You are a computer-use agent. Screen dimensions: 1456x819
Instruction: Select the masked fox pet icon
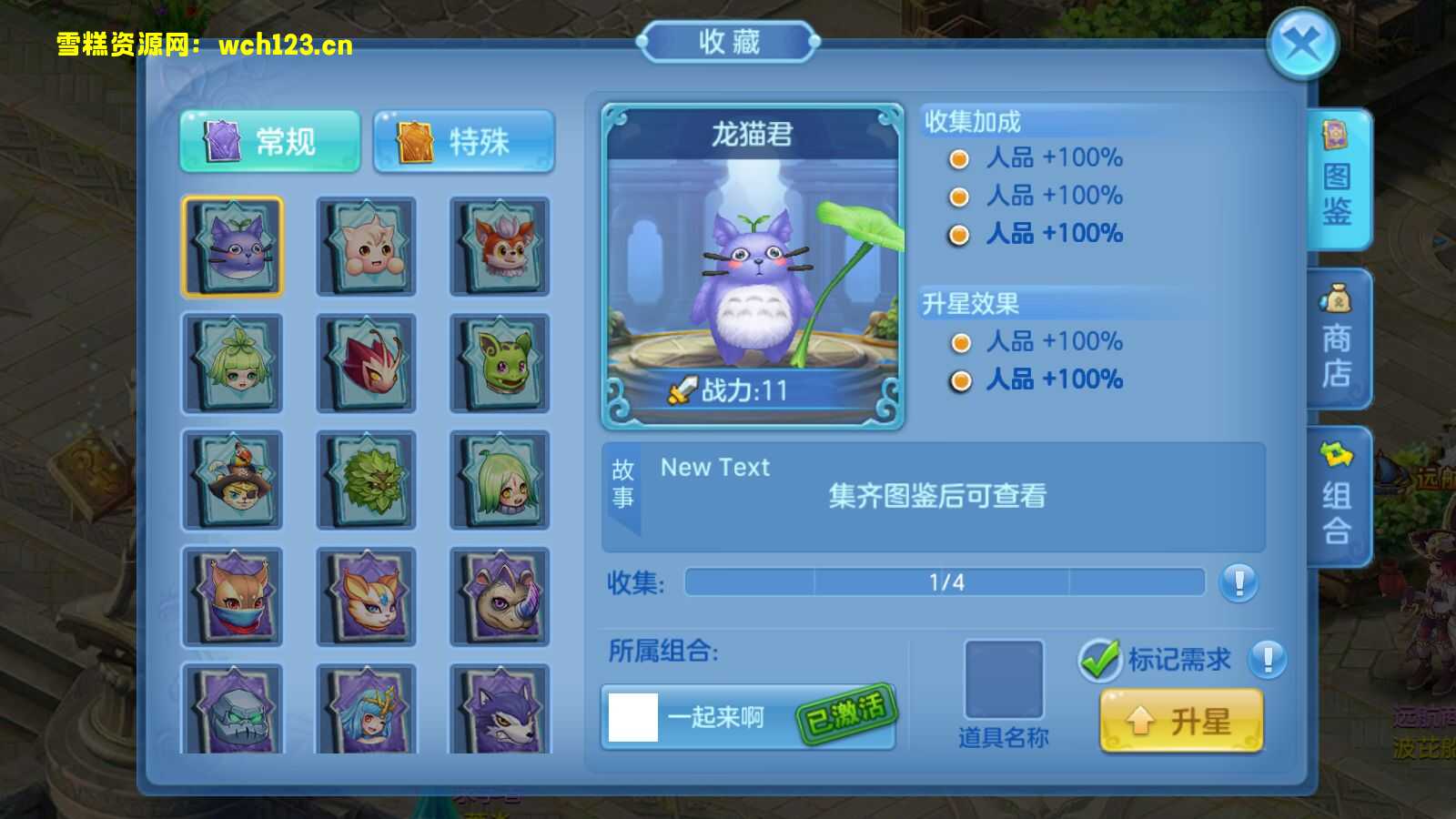click(233, 598)
